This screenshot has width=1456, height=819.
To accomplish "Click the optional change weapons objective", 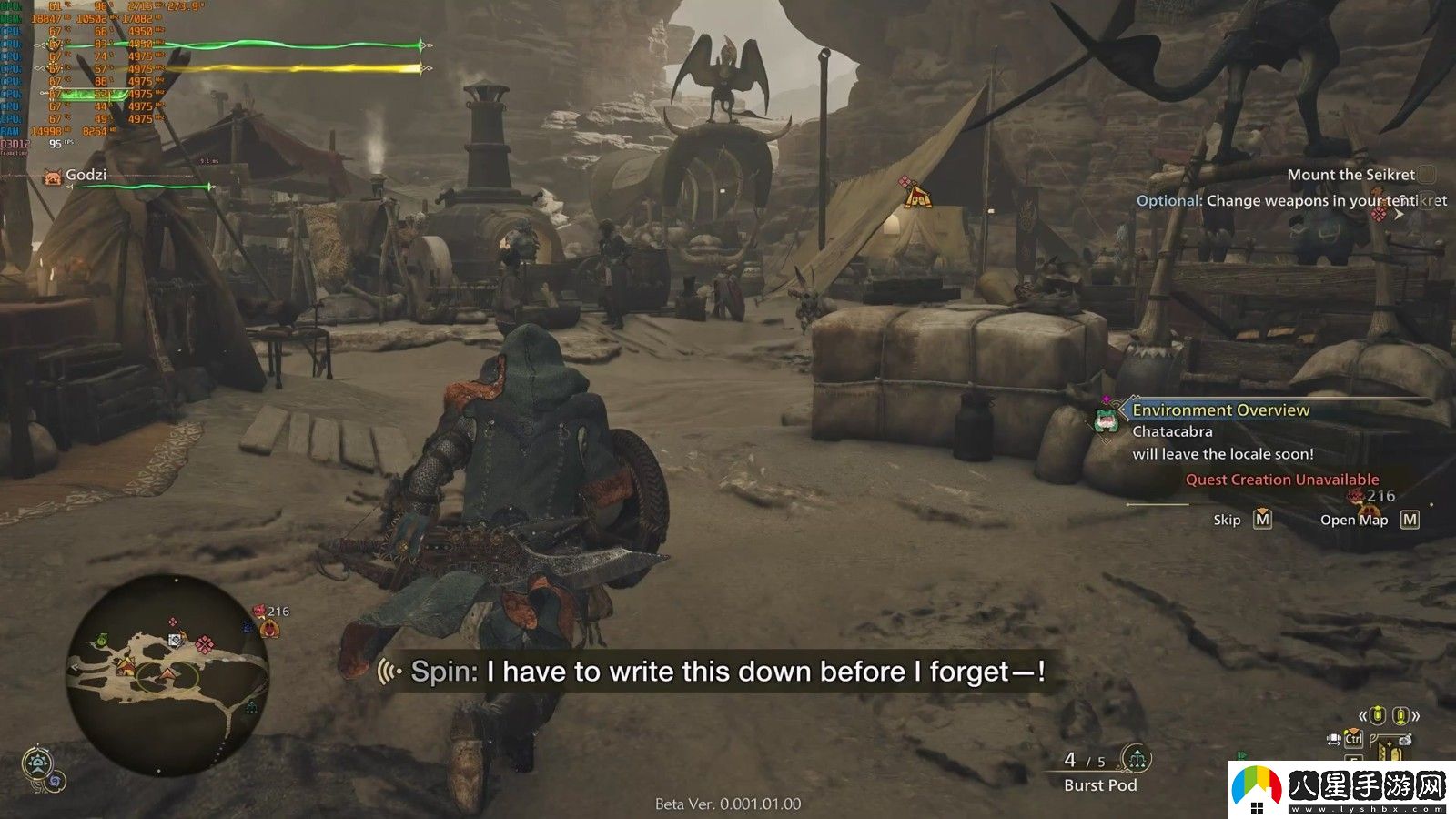I will coord(1290,201).
